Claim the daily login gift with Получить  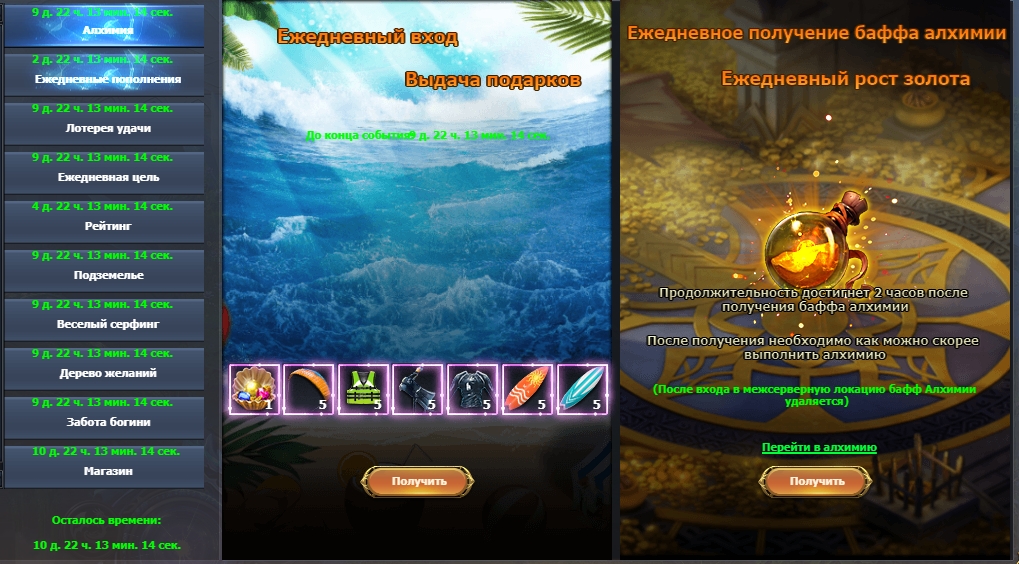point(418,481)
